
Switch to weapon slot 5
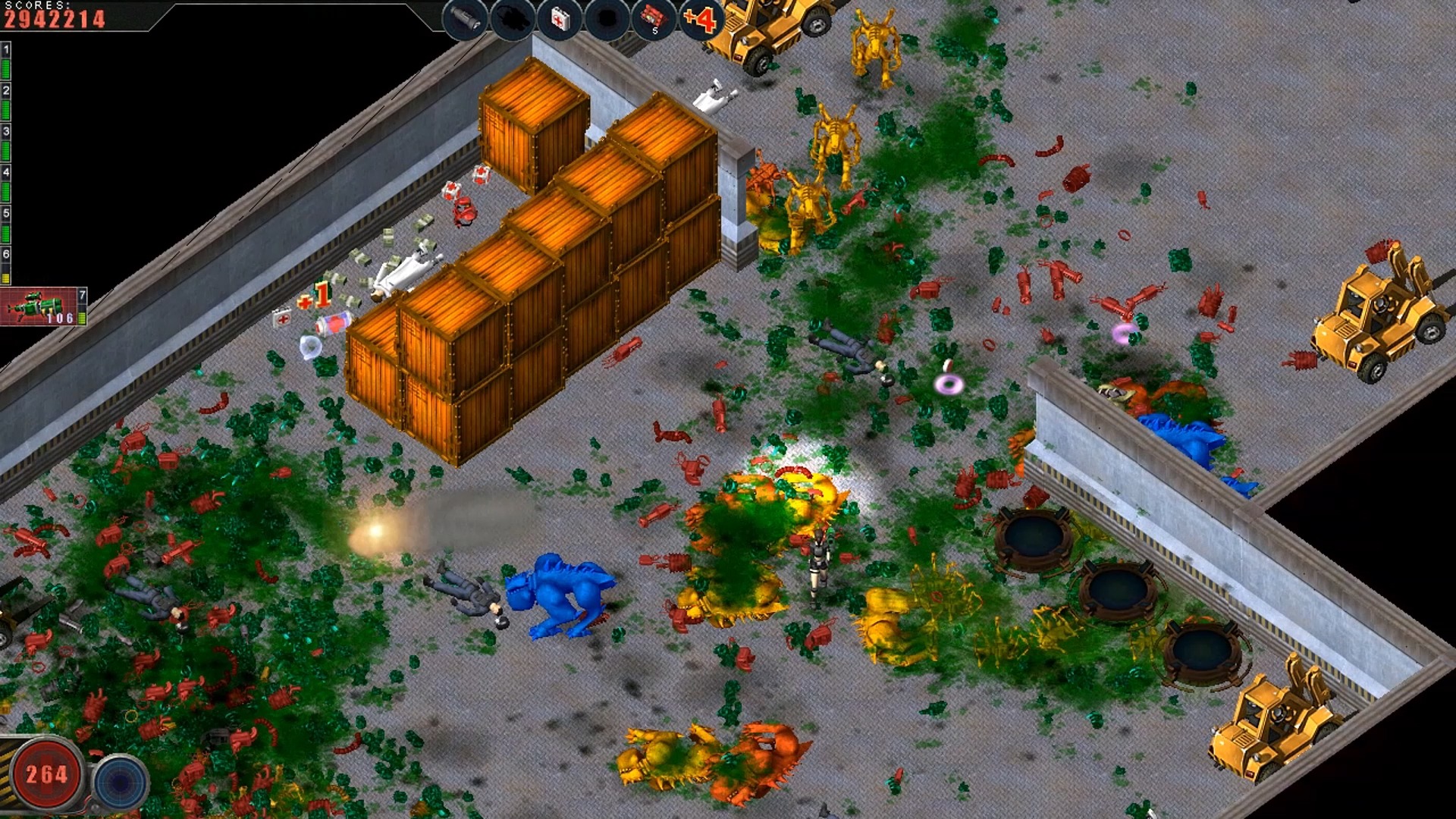coord(6,225)
